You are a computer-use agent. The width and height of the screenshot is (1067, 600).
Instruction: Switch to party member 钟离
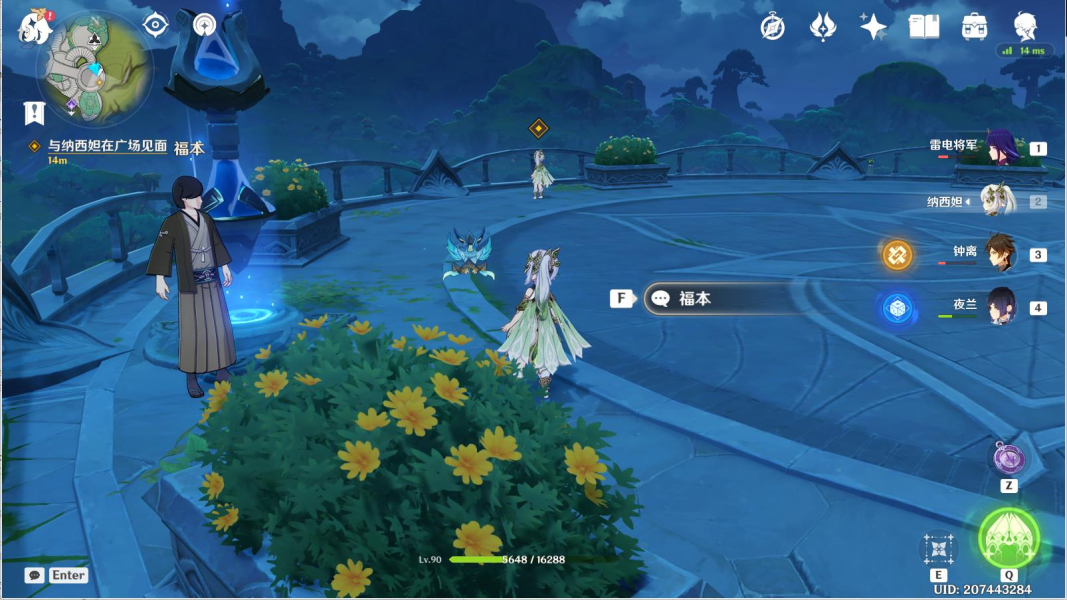[998, 254]
